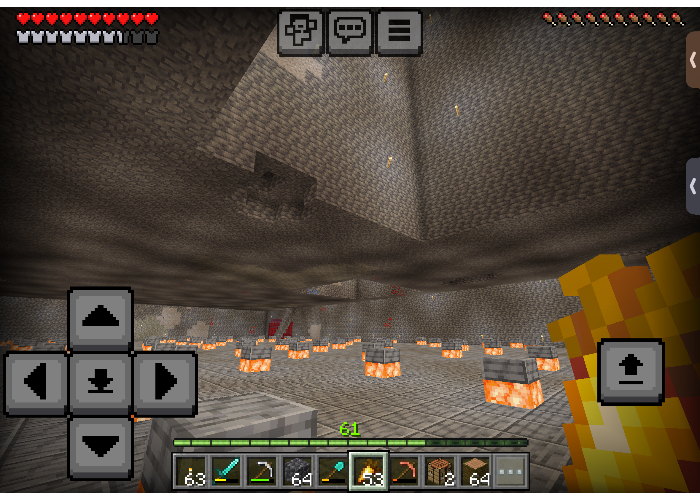The width and height of the screenshot is (700, 500).
Task: Select the crafting table slot
Action: (x=439, y=471)
